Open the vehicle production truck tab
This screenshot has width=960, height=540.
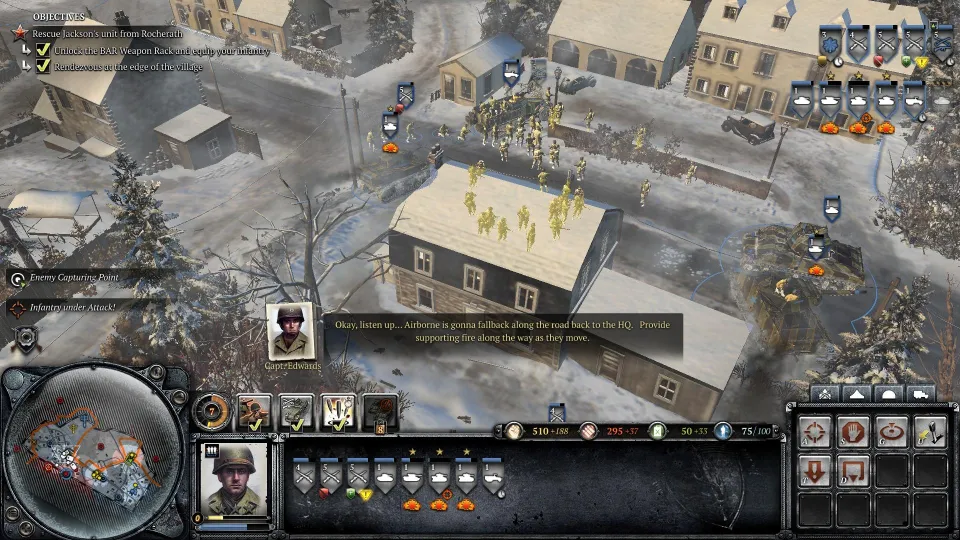(920, 393)
